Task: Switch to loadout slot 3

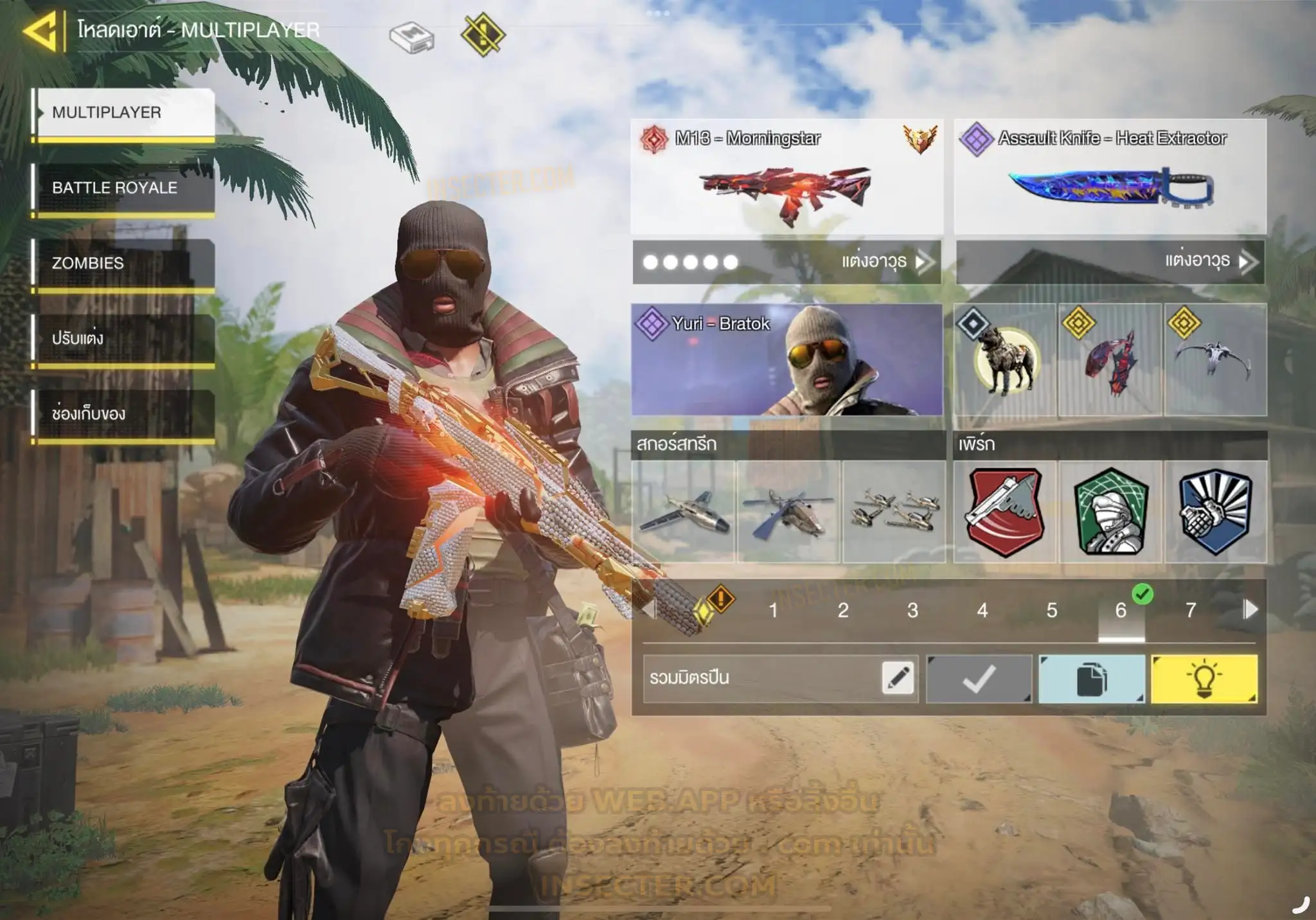Action: click(x=912, y=610)
